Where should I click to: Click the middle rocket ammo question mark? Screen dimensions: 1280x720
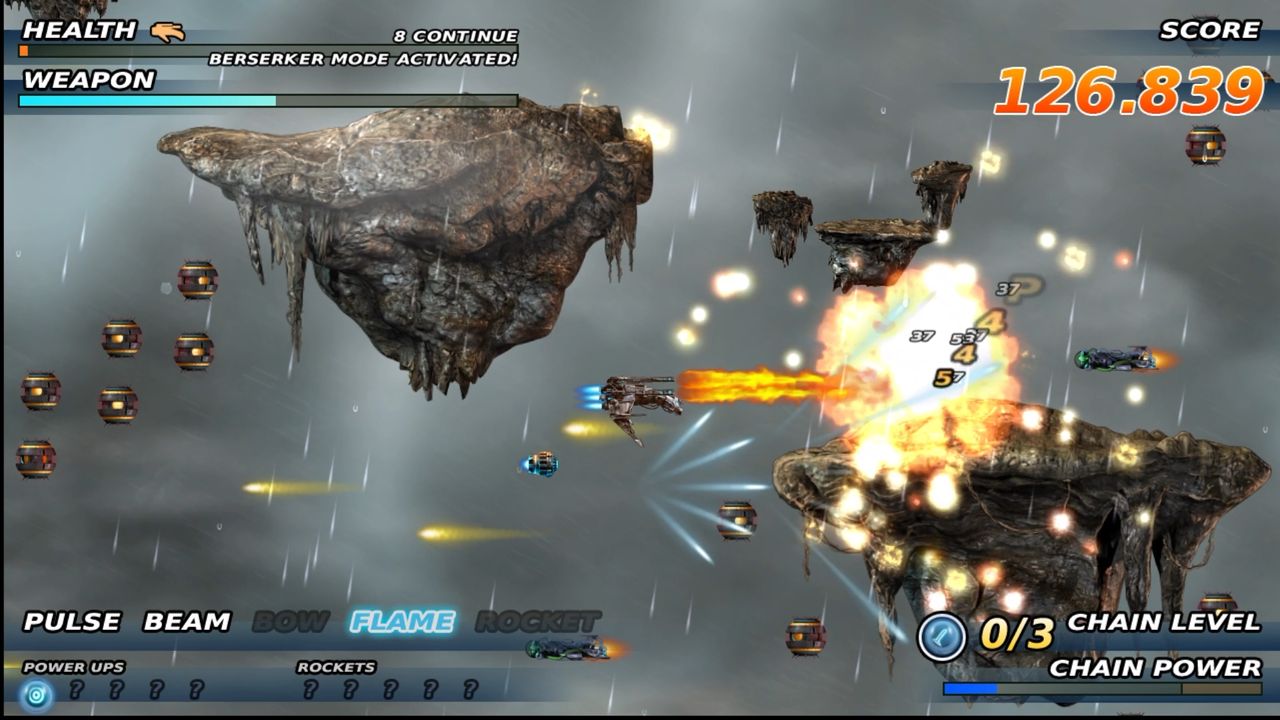point(390,689)
